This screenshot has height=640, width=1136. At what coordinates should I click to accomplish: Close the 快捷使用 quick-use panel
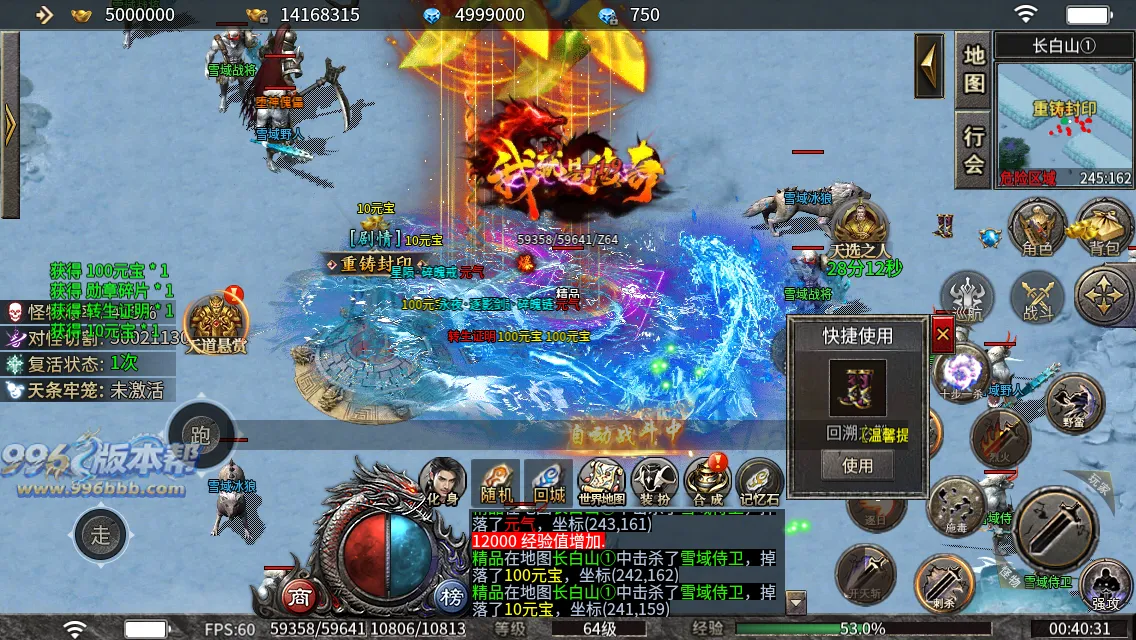[942, 335]
